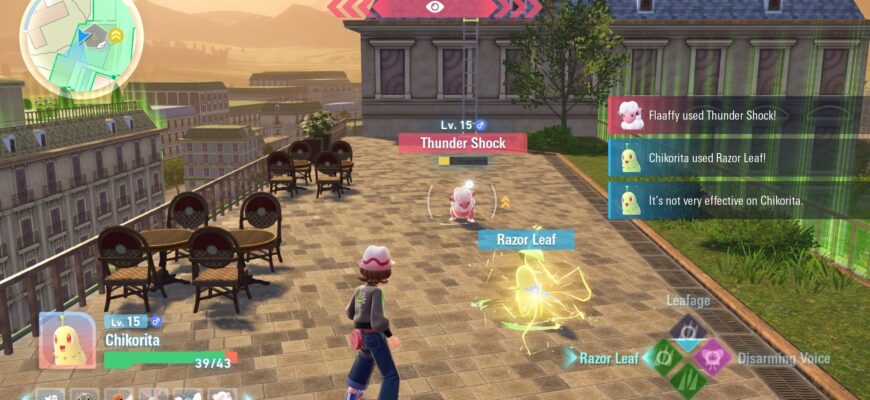Use the Razor Leaf move icon
This screenshot has height=400, width=870.
[x=661, y=355]
